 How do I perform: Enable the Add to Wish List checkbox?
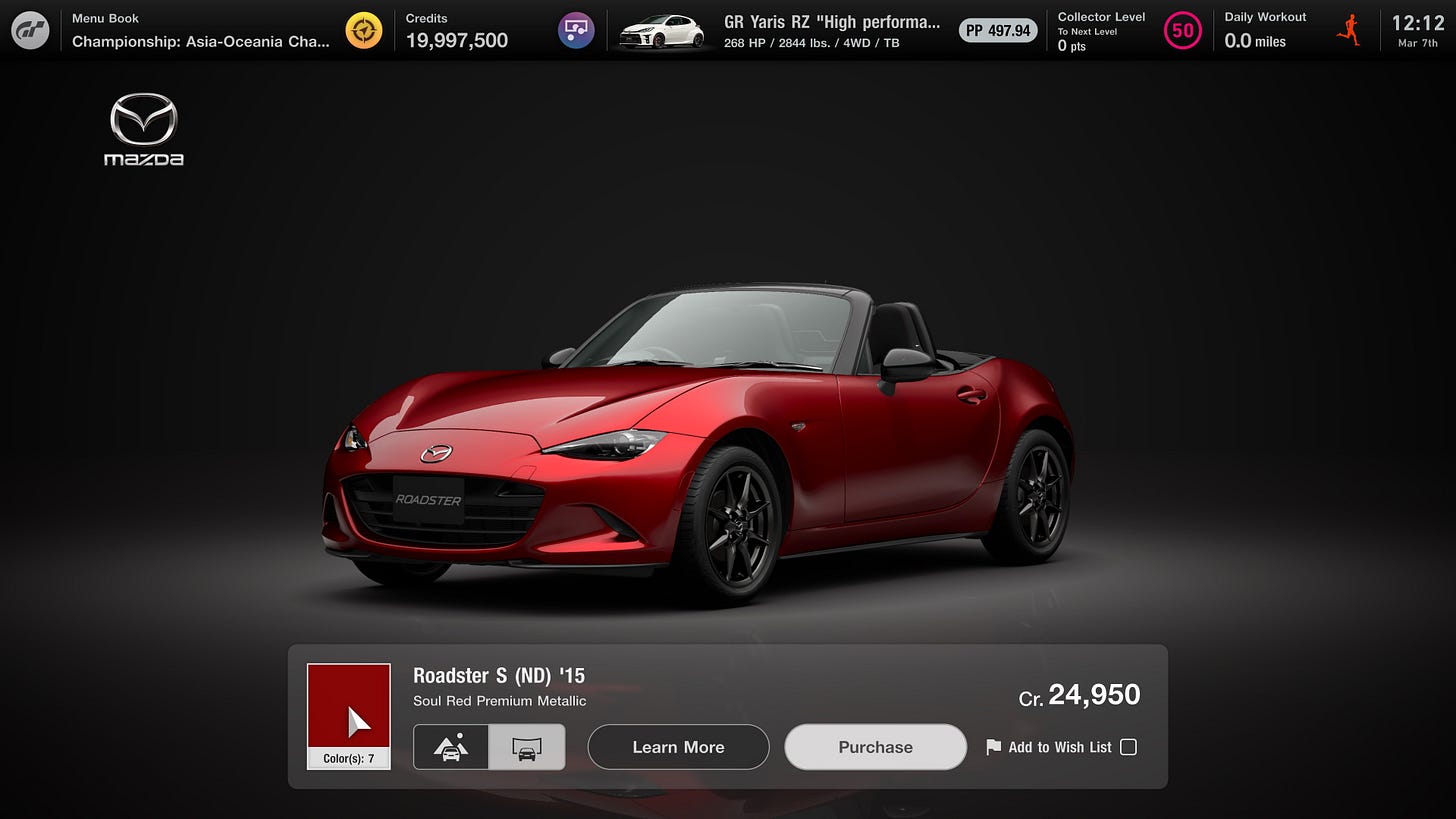click(1129, 746)
